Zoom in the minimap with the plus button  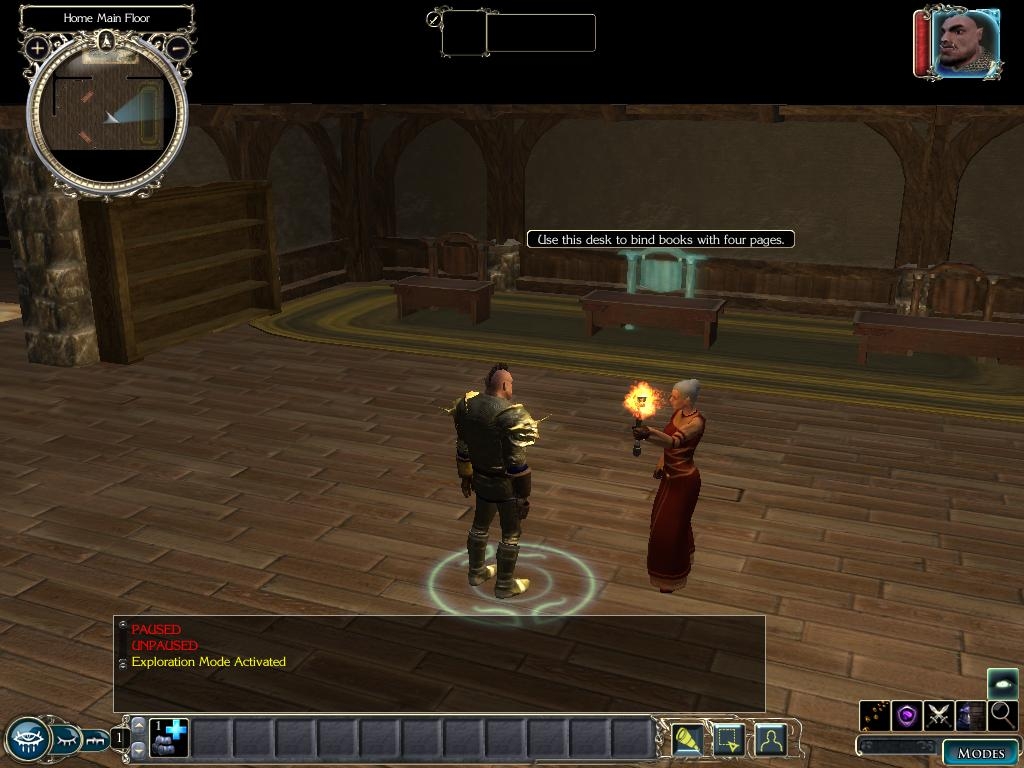37,47
